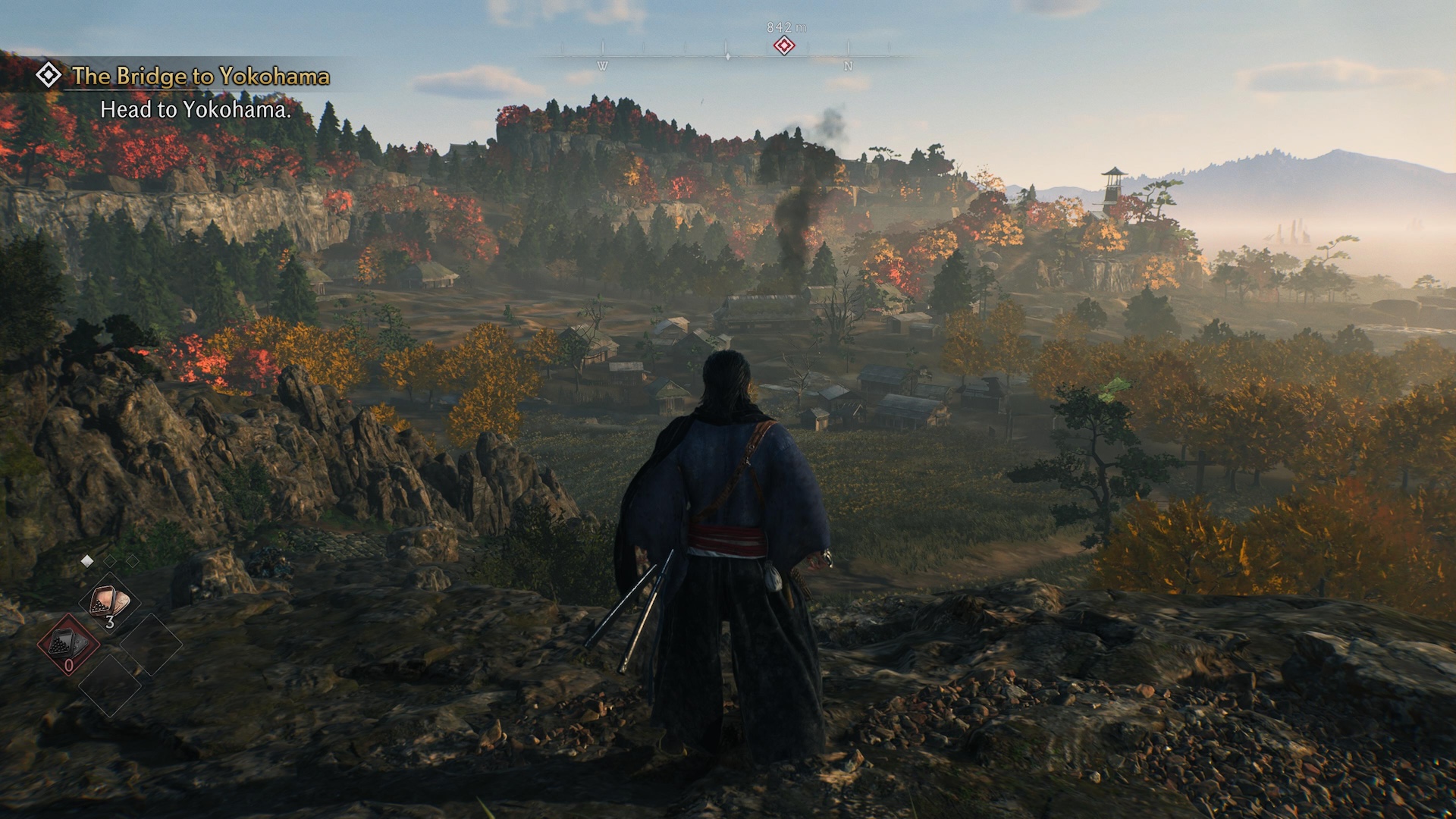Click the filled white item-page diamond indicator
The image size is (1456, 819).
click(87, 561)
